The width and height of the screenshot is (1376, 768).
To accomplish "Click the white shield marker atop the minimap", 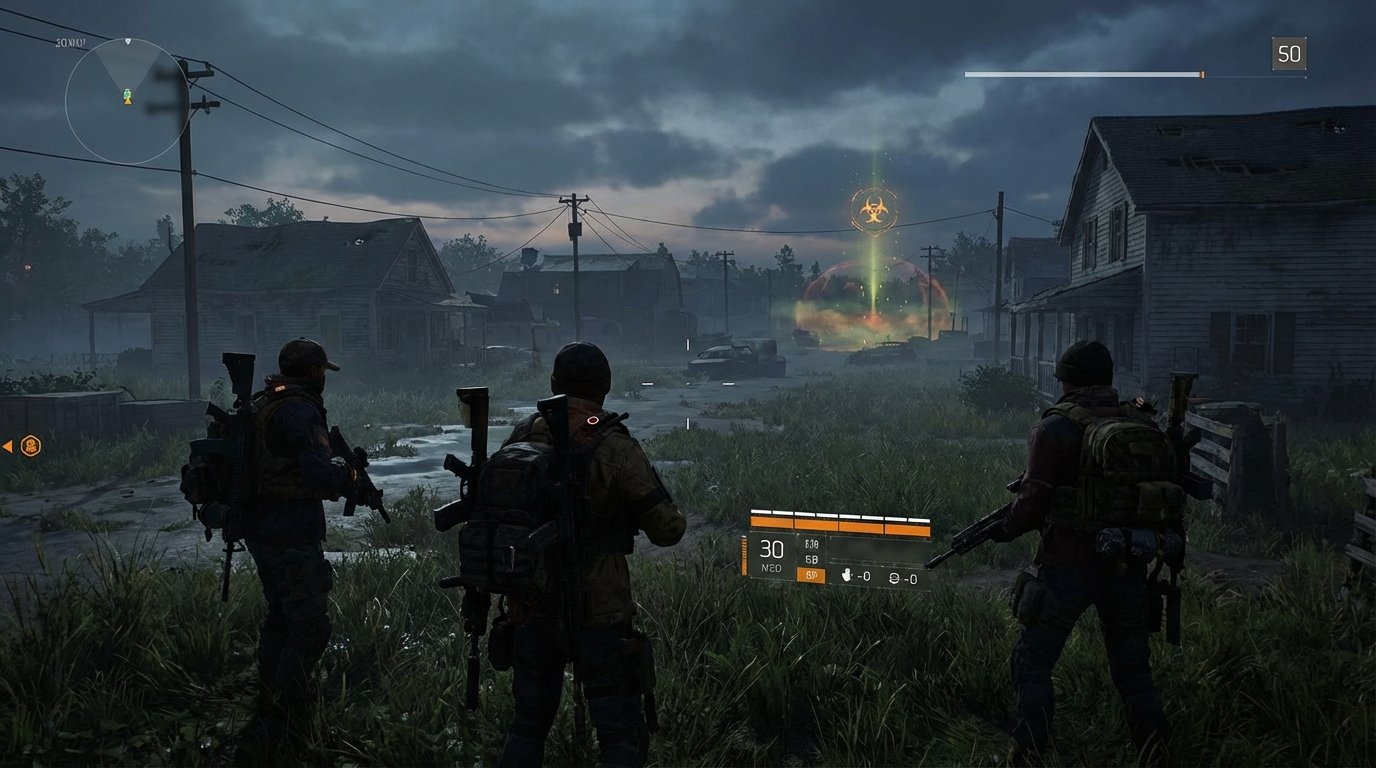I will 128,42.
